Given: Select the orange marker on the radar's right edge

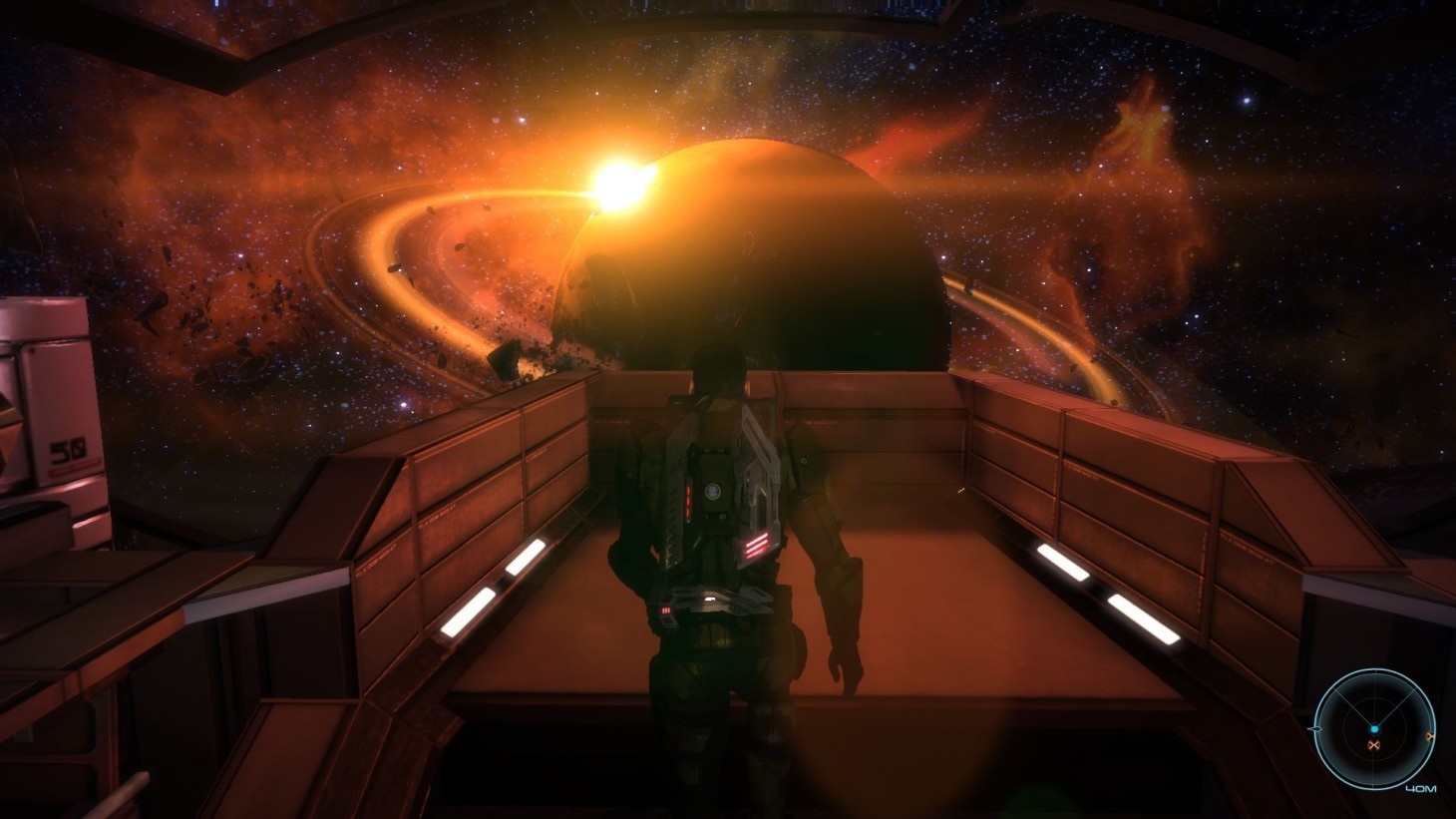Looking at the screenshot, I should click(1430, 736).
